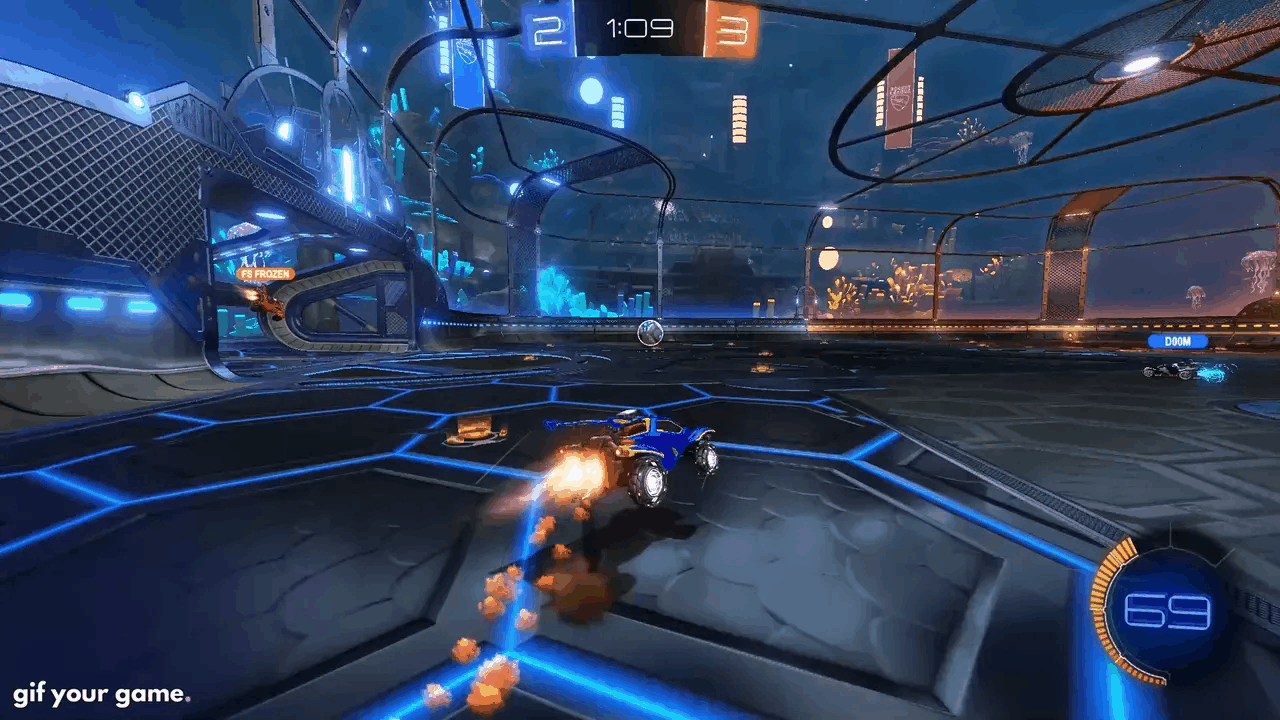Select the soccer ball at midfield
The image size is (1280, 720).
651,332
